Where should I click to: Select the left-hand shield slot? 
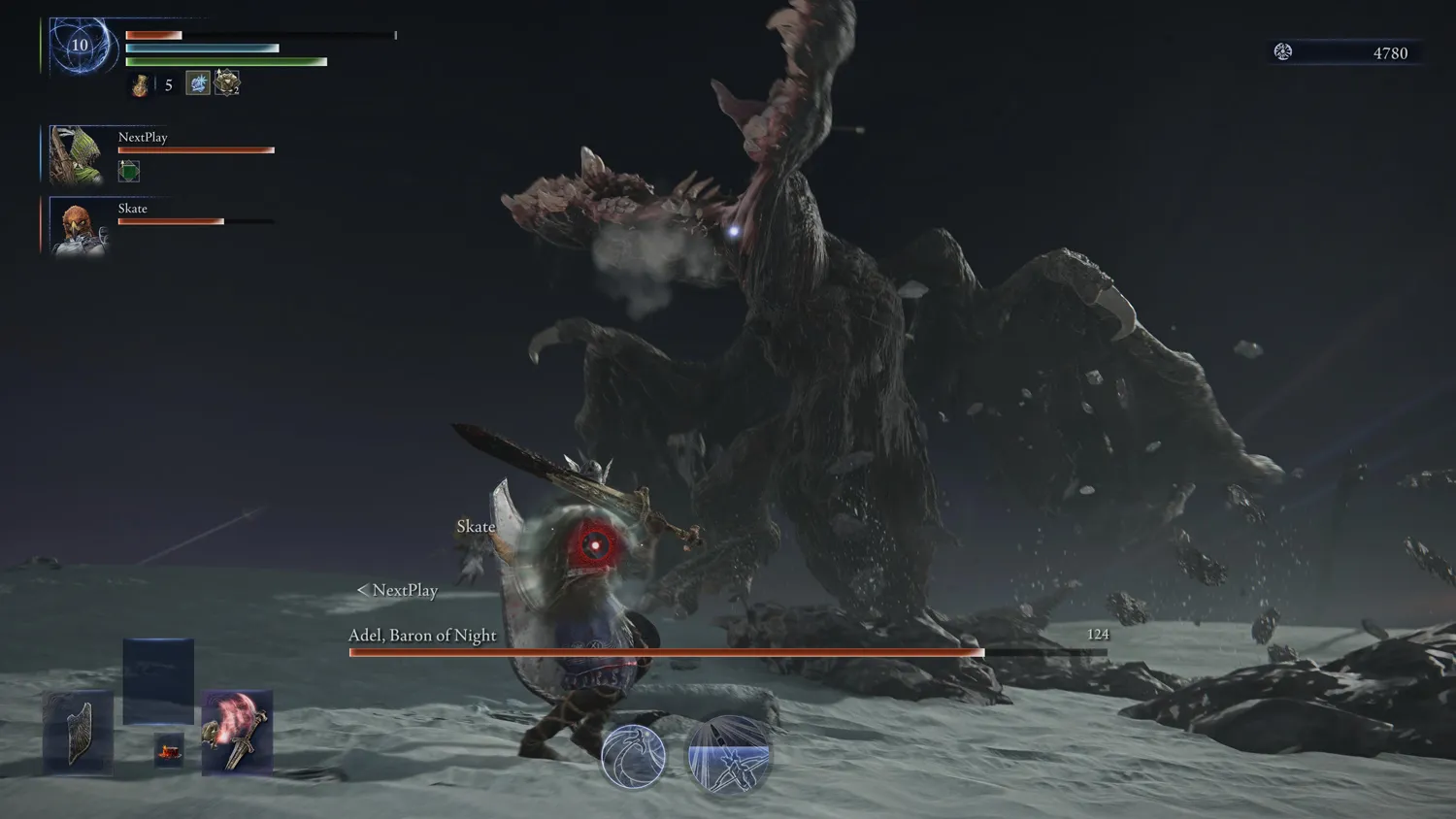[x=78, y=733]
